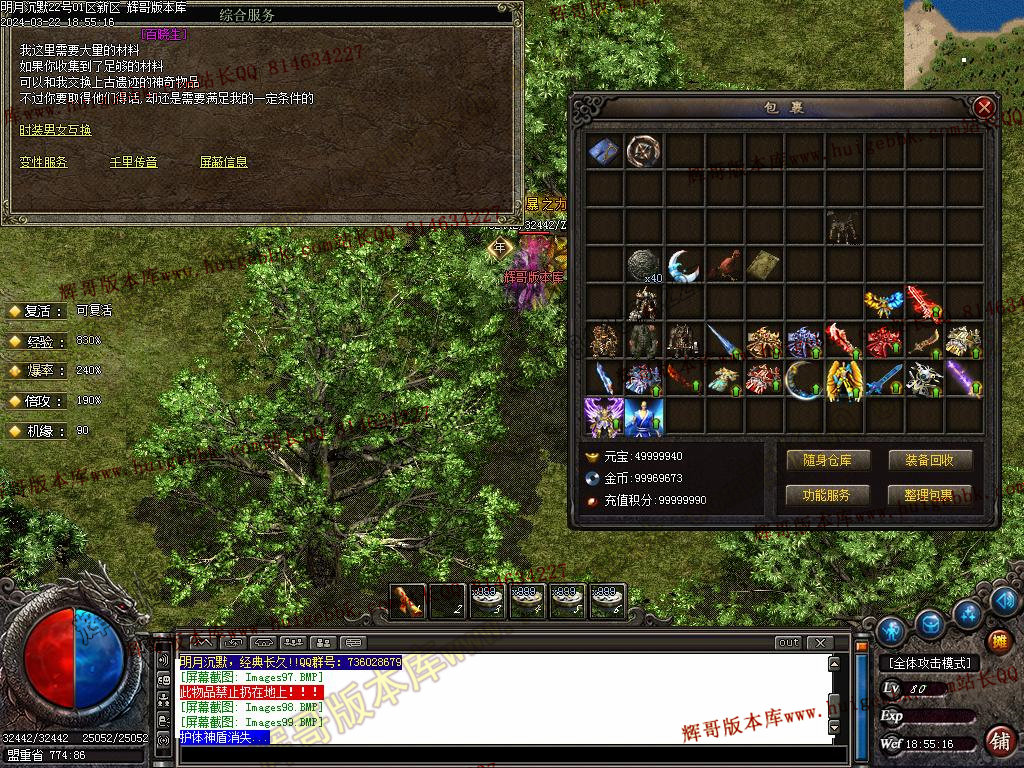Viewport: 1024px width, 768px height.
Task: Open 屏蔽信息 from the NPC dialogue
Action: [x=223, y=162]
